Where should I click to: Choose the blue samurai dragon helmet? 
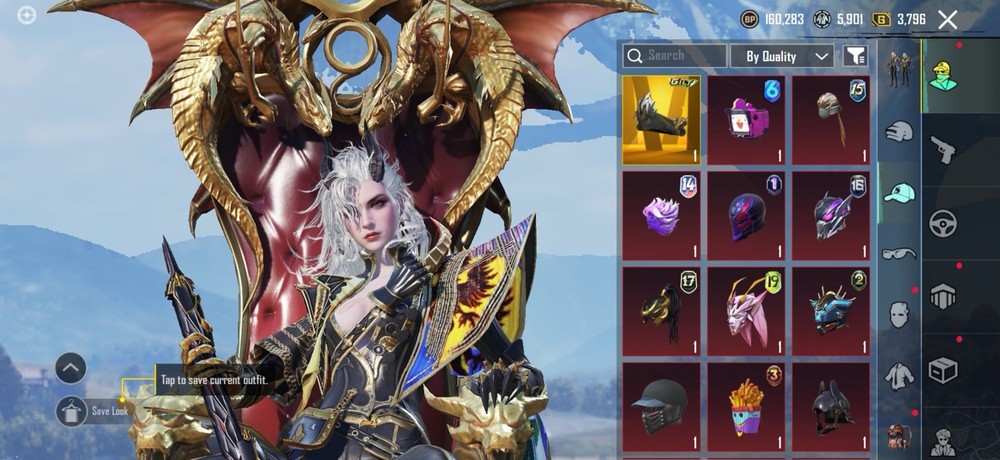tap(831, 311)
